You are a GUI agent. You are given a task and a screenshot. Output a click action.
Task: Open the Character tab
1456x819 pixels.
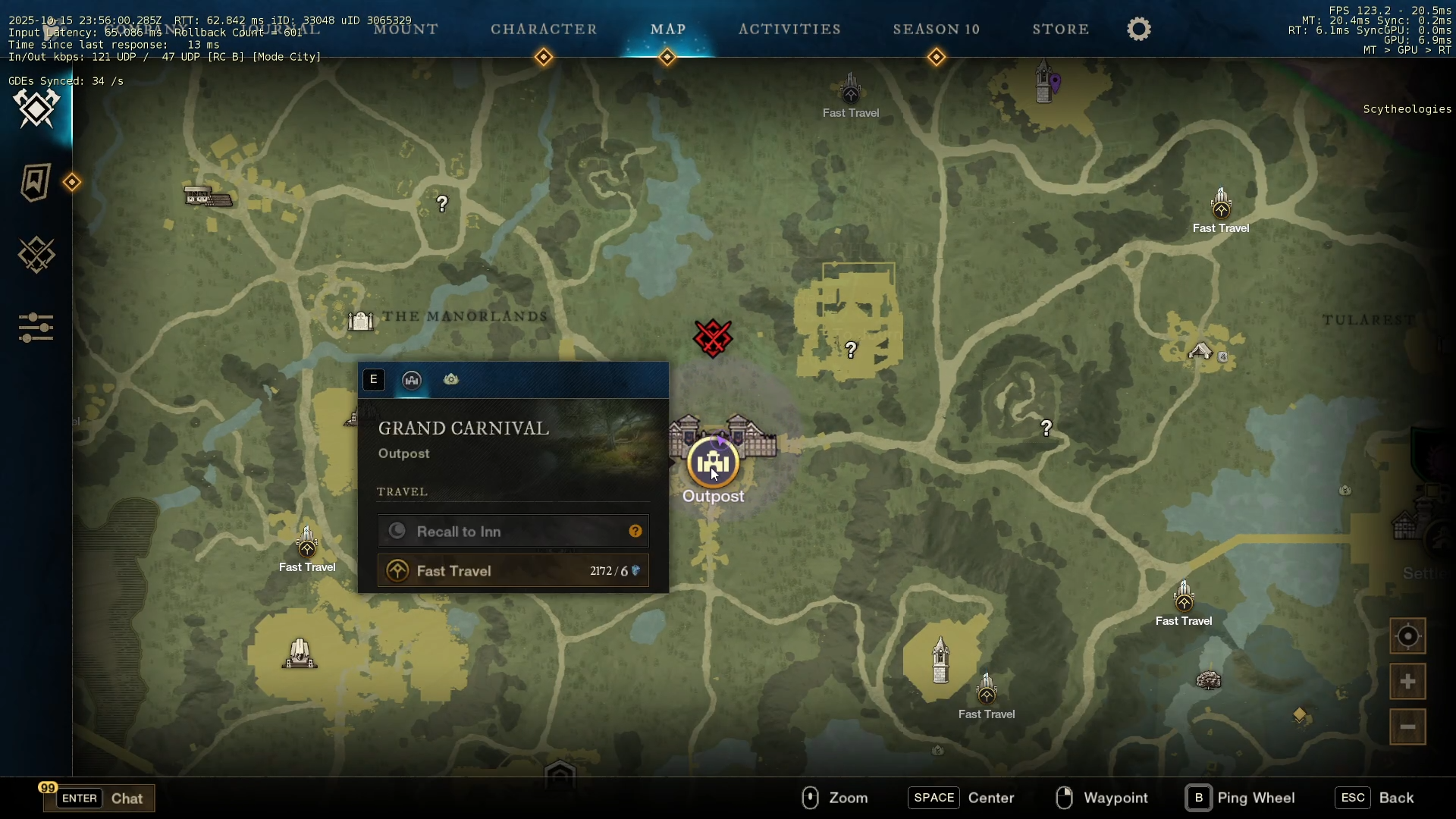coord(544,30)
